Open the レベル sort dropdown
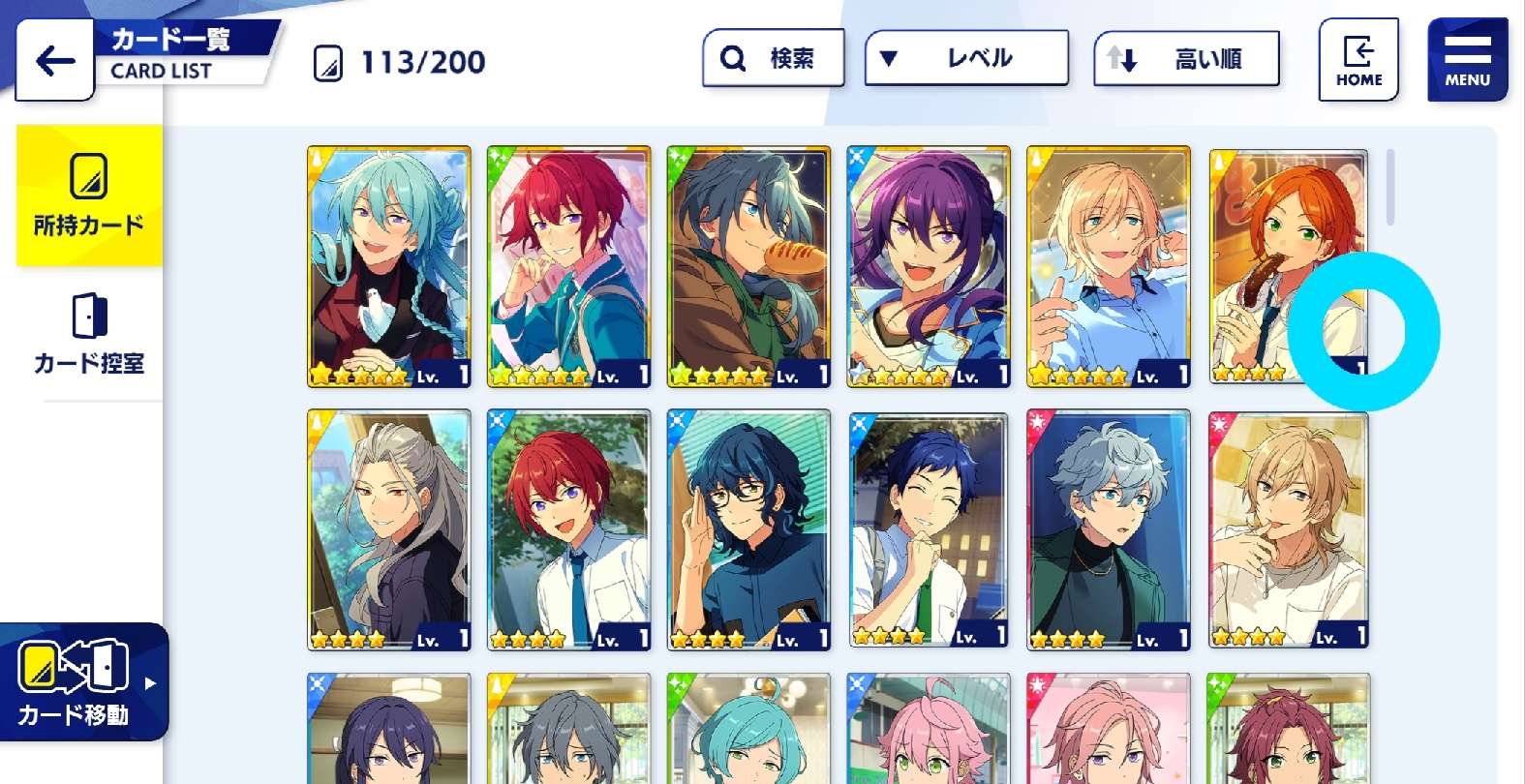This screenshot has height=784, width=1525. click(x=965, y=58)
